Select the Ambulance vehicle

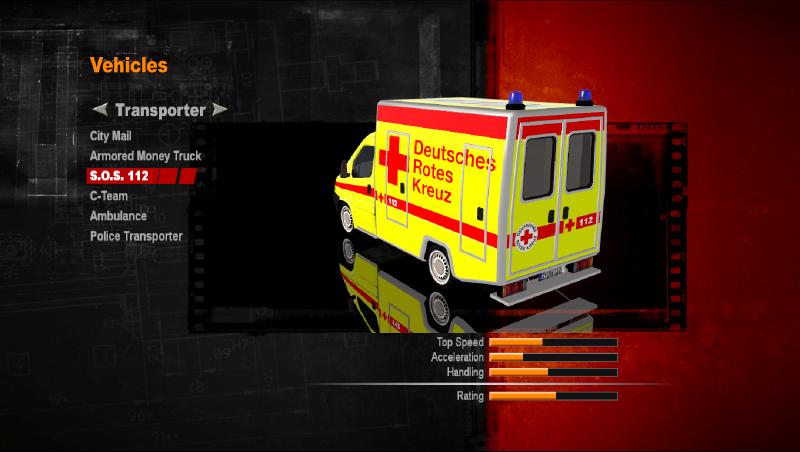118,216
